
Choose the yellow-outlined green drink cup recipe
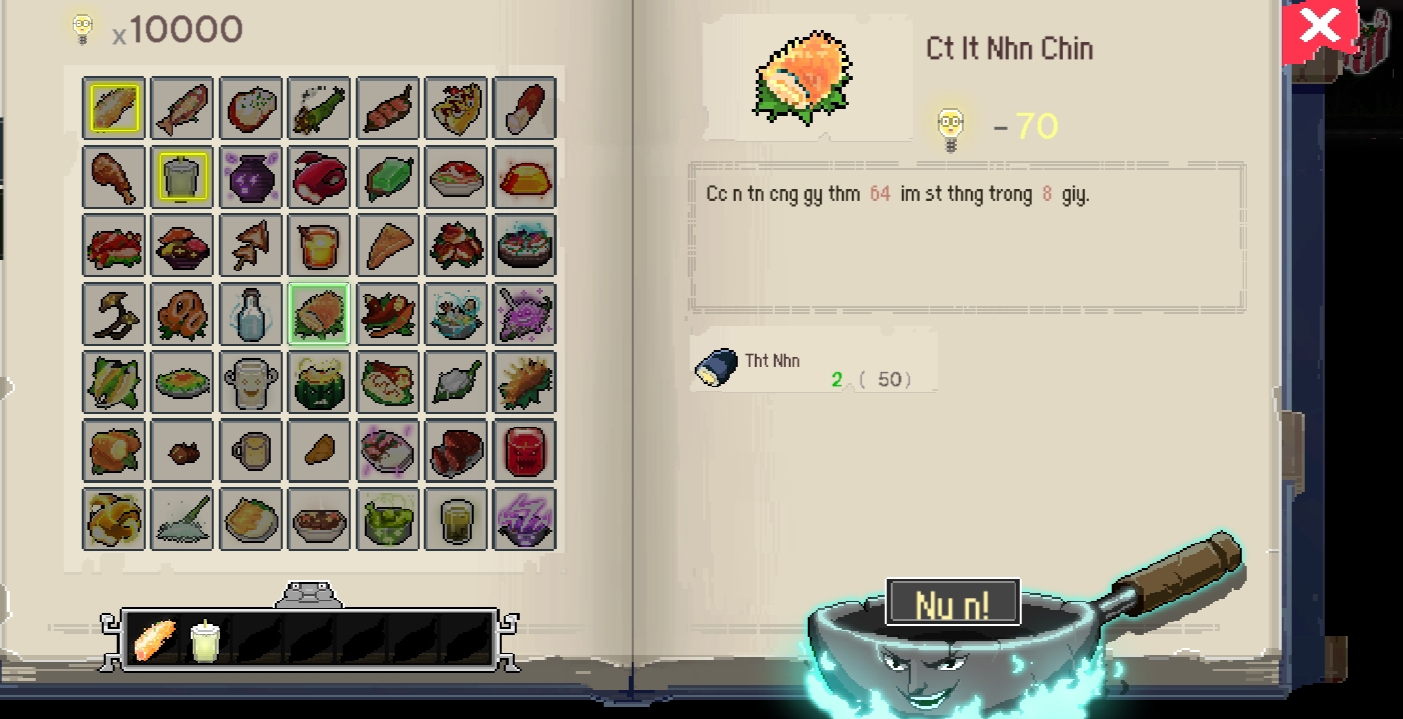pos(182,177)
